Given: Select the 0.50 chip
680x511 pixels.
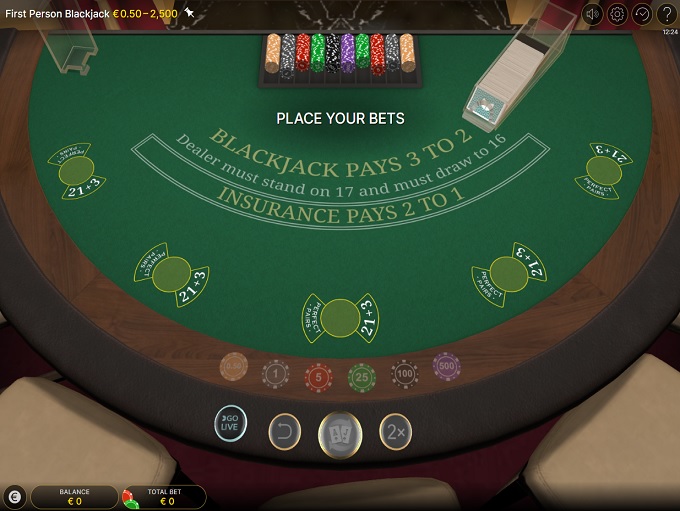Looking at the screenshot, I should pyautogui.click(x=233, y=368).
